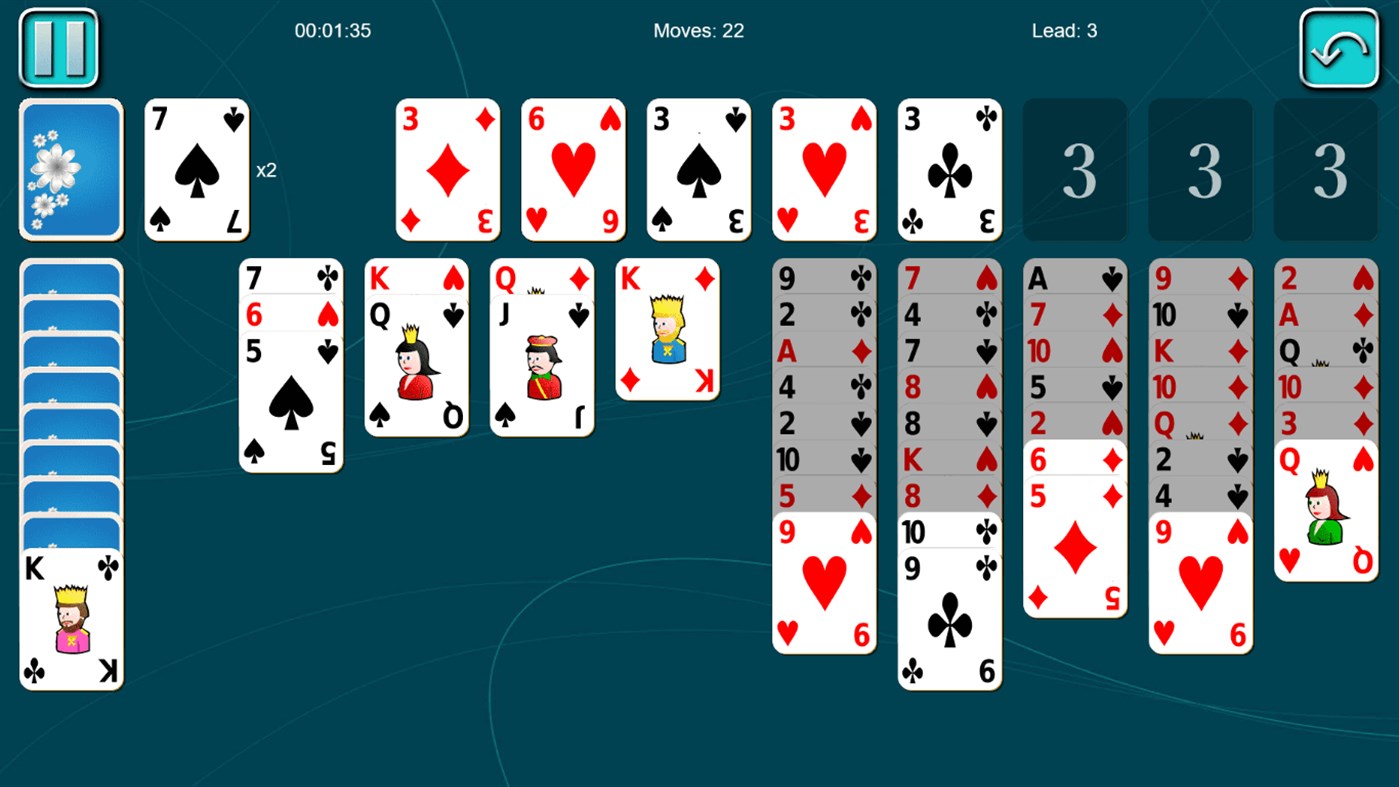Click the Pause button
The image size is (1399, 787).
click(57, 47)
